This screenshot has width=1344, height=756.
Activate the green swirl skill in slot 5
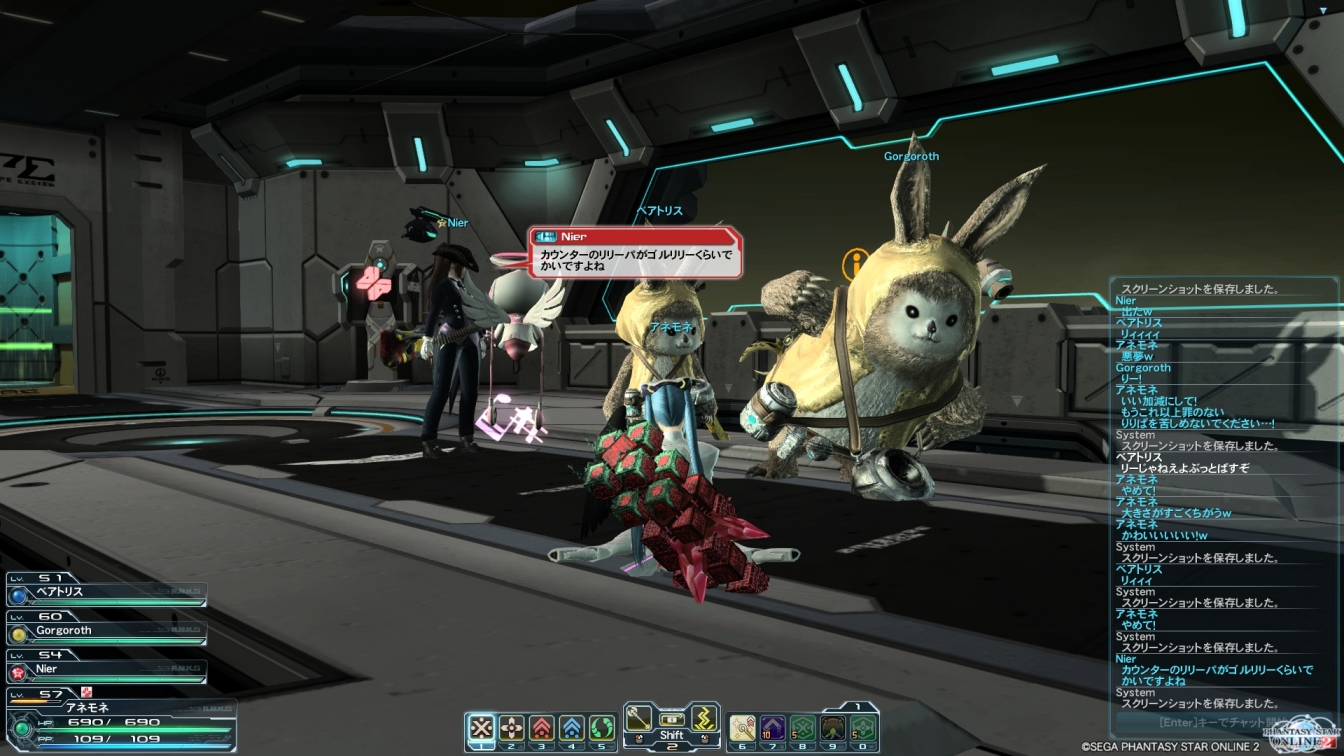click(601, 728)
